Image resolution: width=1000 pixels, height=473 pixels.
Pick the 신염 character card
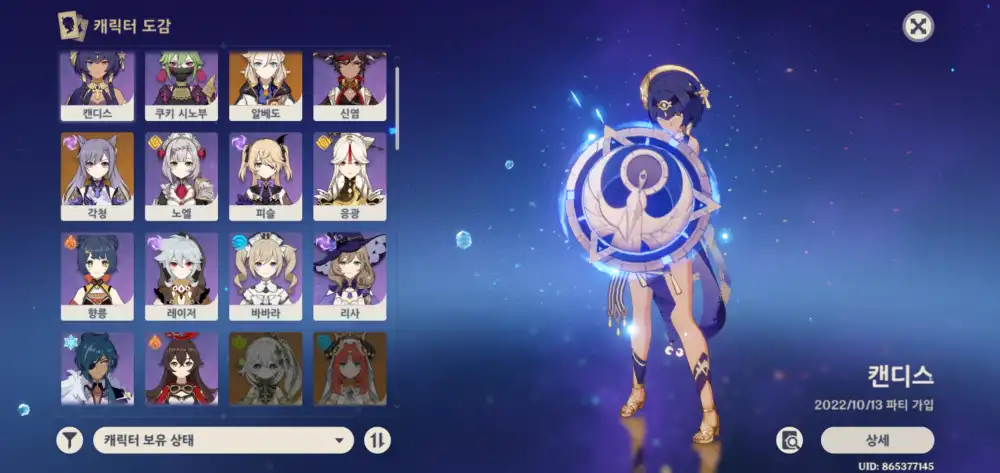349,86
